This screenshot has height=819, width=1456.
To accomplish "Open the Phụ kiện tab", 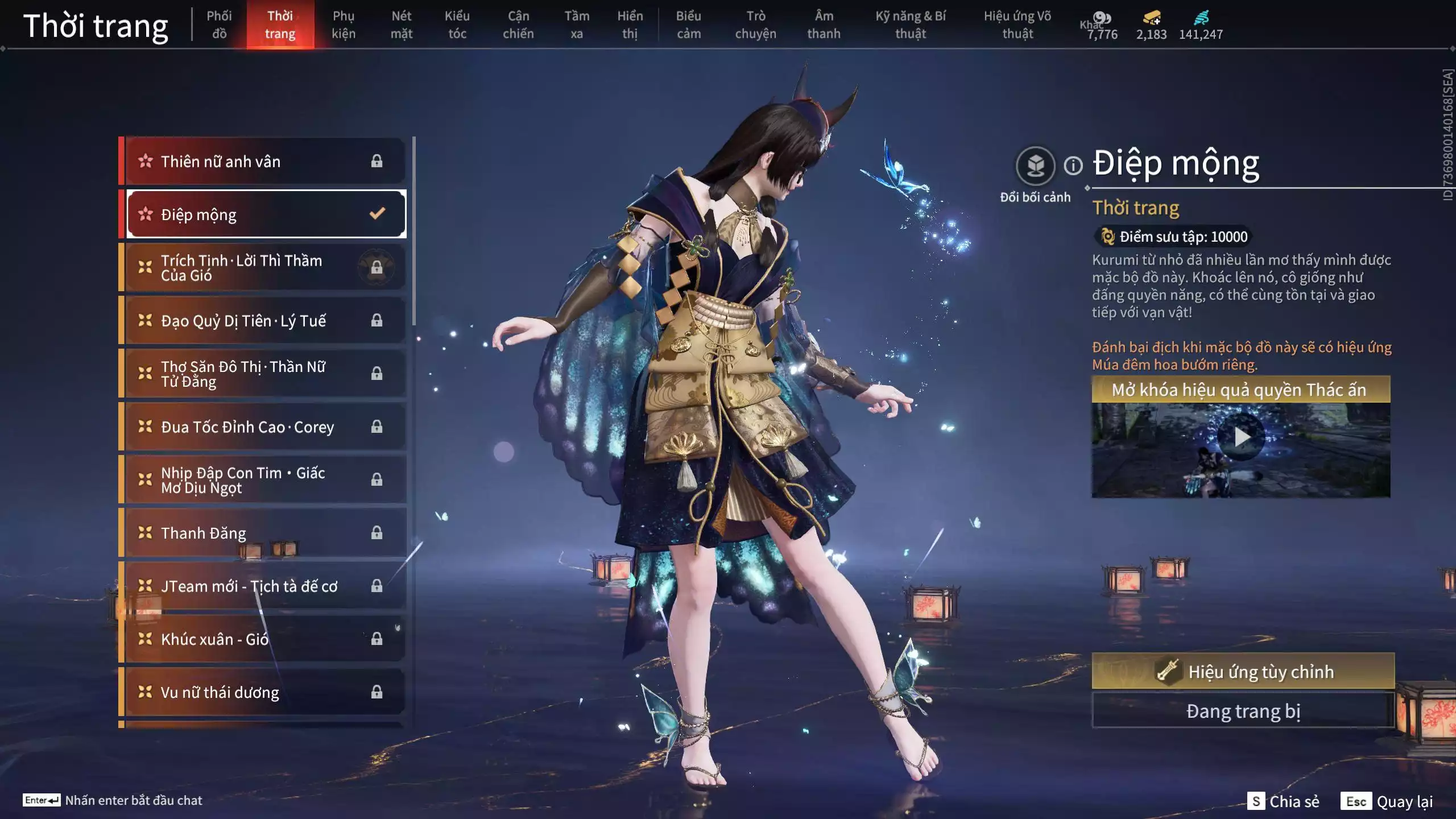I will [x=344, y=25].
